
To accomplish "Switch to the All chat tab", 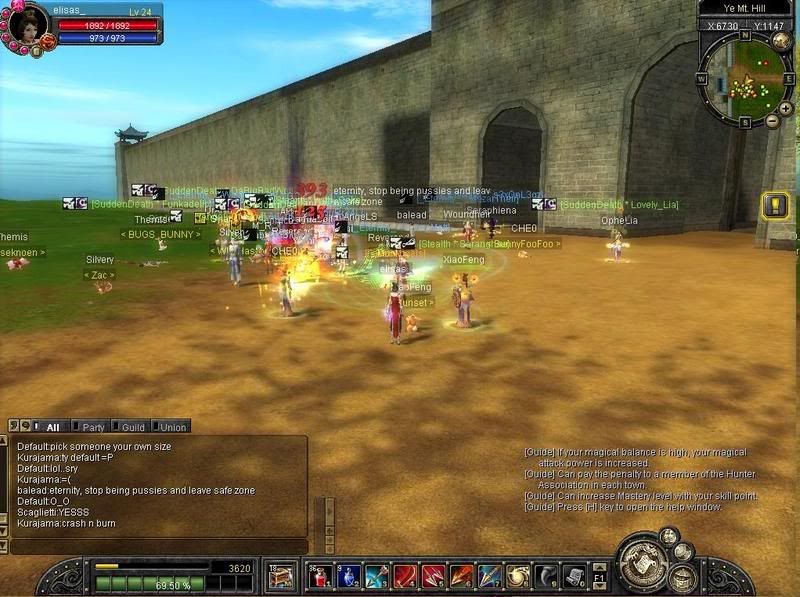I will point(52,427).
